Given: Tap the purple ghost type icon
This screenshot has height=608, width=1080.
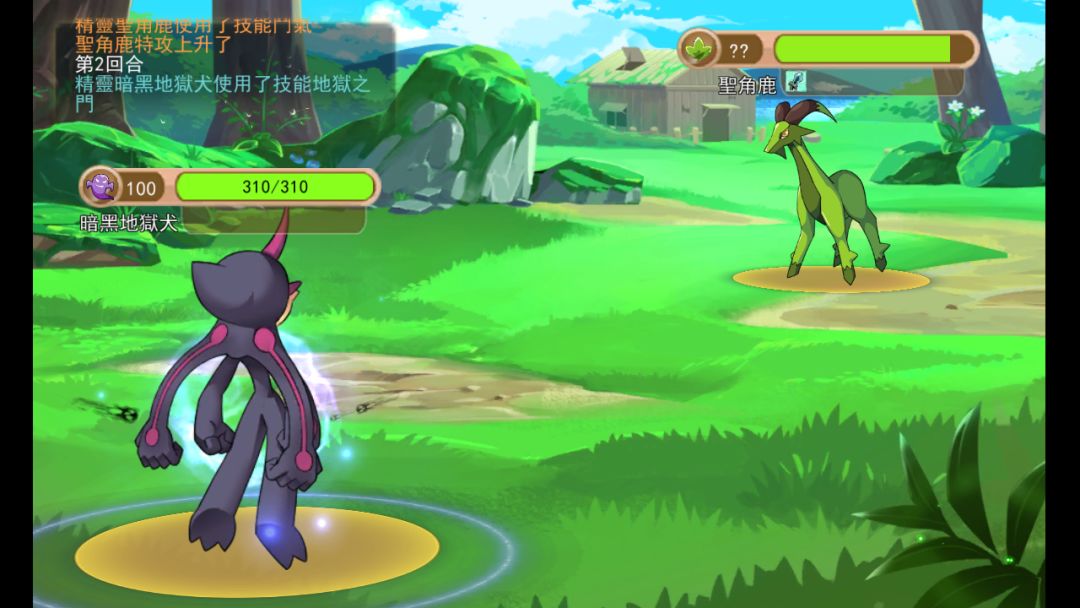Looking at the screenshot, I should pyautogui.click(x=100, y=187).
